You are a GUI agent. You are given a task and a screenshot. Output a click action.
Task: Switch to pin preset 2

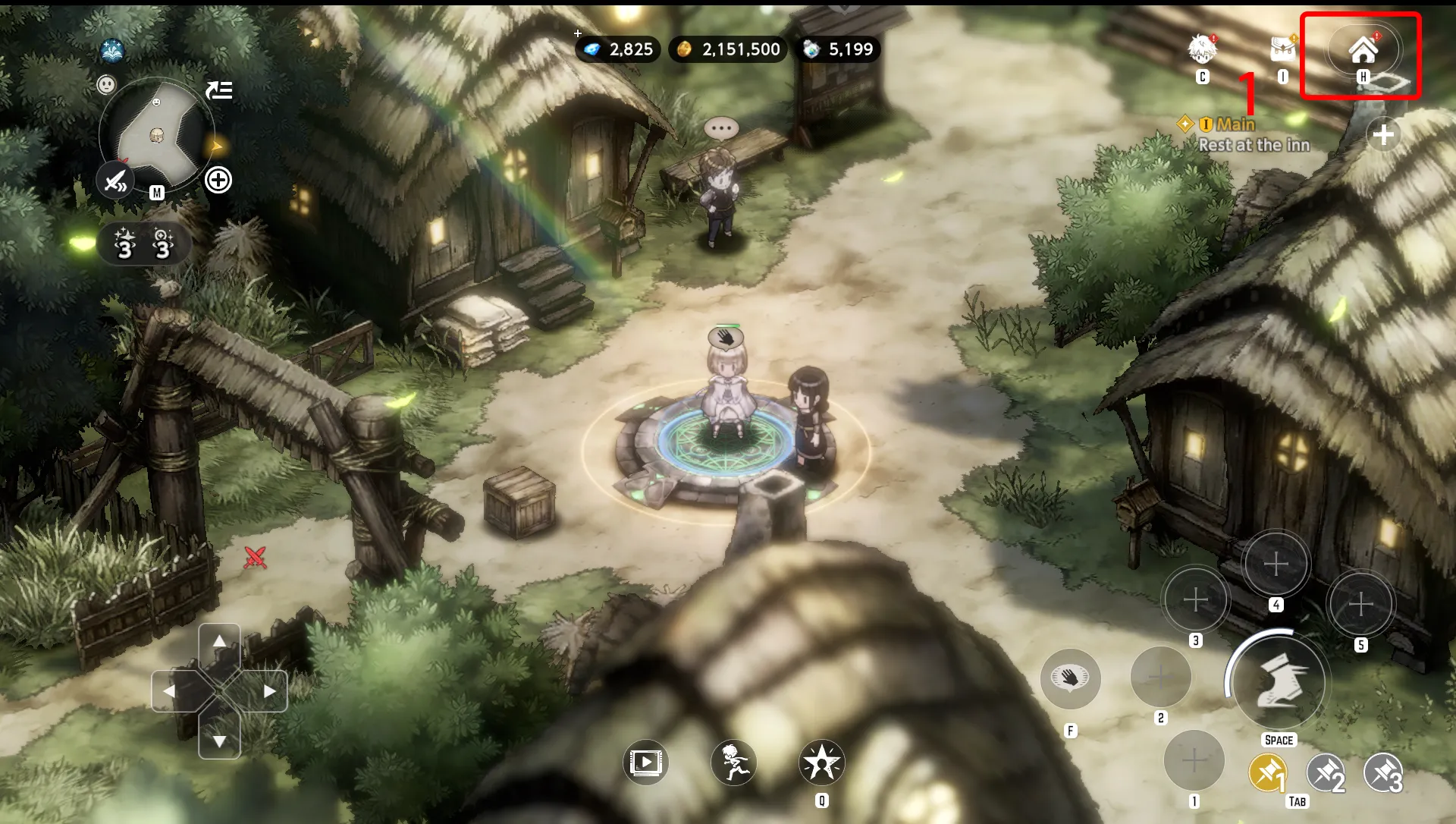coord(1326,774)
